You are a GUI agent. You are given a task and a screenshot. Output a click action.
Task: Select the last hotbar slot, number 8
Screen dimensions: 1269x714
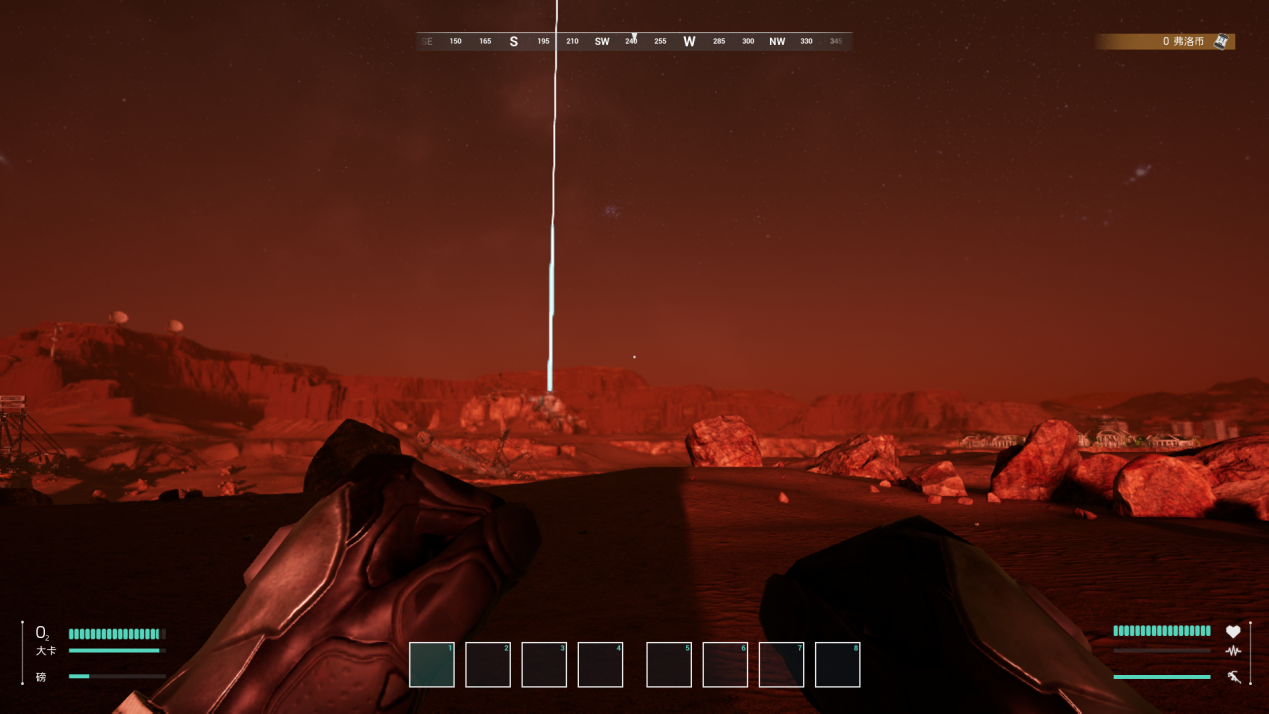click(x=838, y=665)
